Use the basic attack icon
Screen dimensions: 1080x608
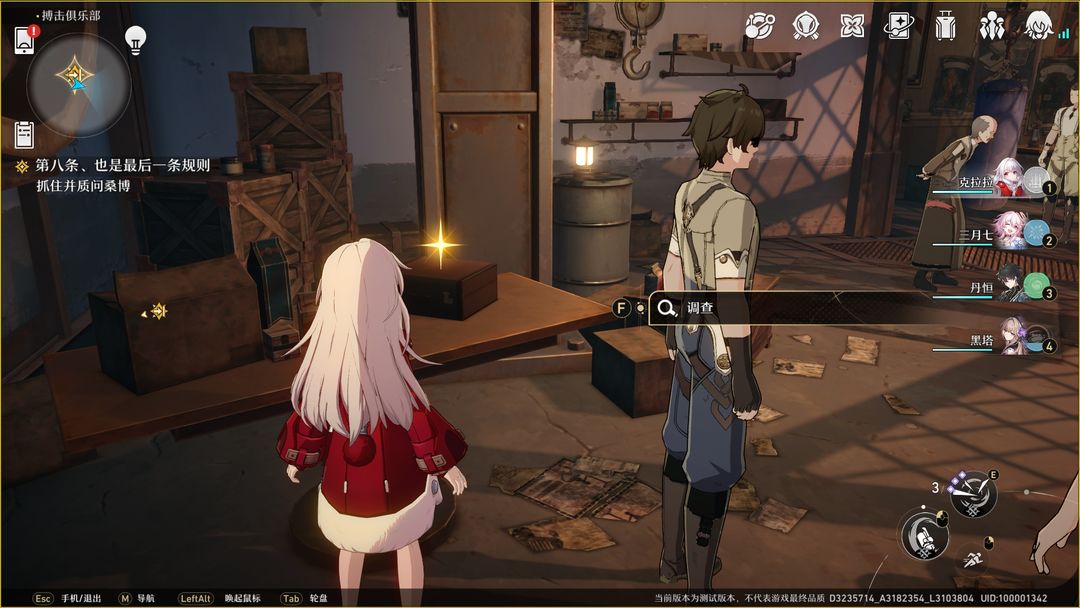923,534
